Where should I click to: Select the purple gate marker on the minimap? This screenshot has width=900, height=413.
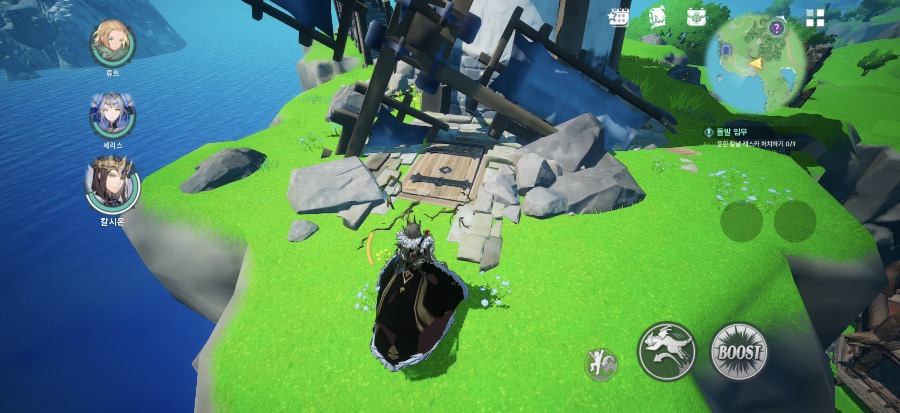(x=725, y=48)
